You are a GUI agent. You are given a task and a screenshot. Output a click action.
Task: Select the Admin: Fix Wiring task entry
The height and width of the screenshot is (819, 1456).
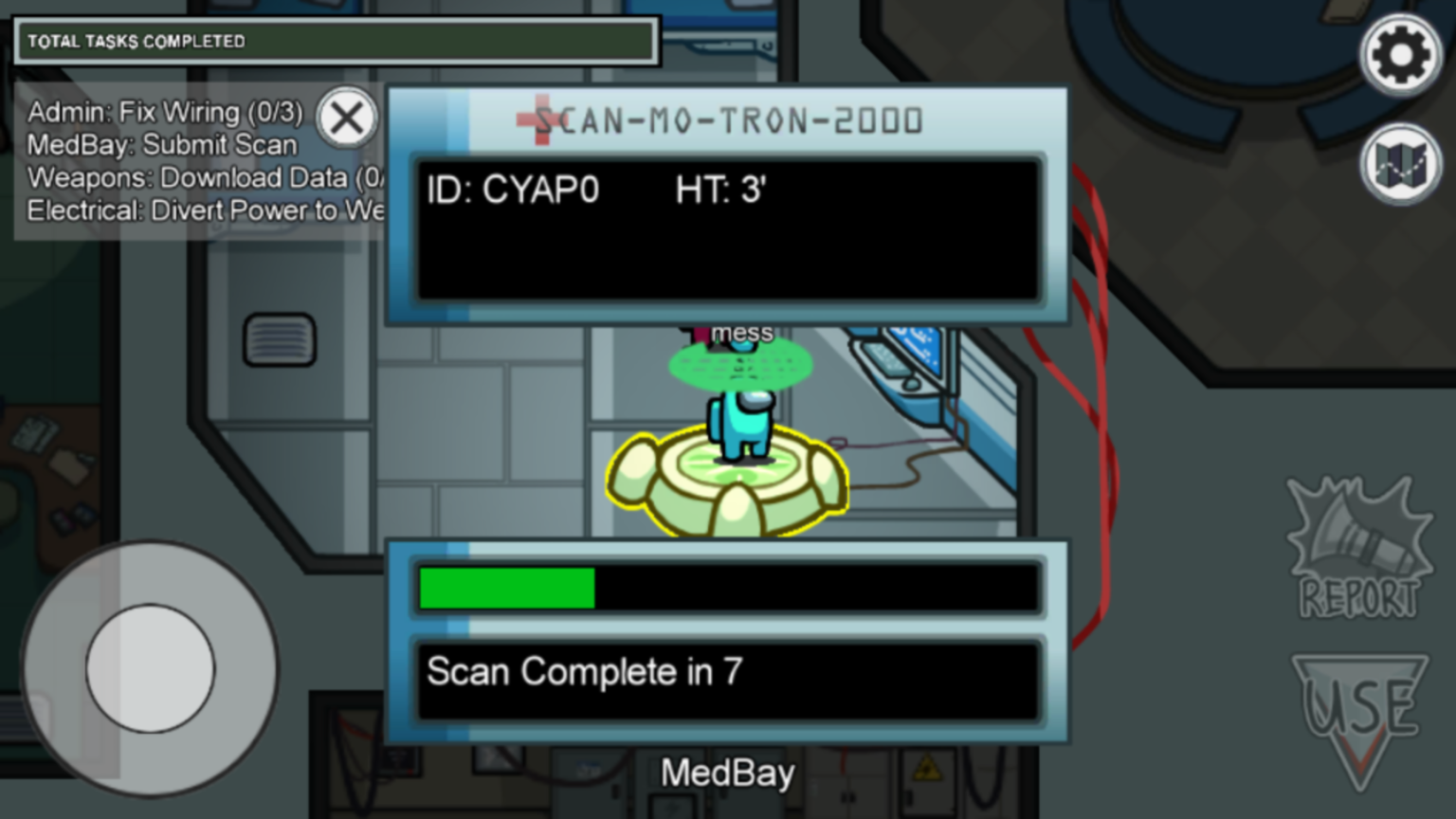tap(165, 112)
